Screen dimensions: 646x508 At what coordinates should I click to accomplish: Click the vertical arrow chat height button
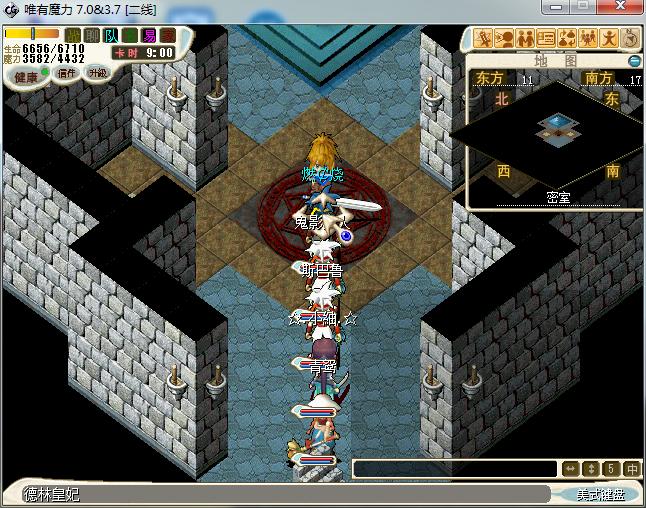[x=591, y=469]
